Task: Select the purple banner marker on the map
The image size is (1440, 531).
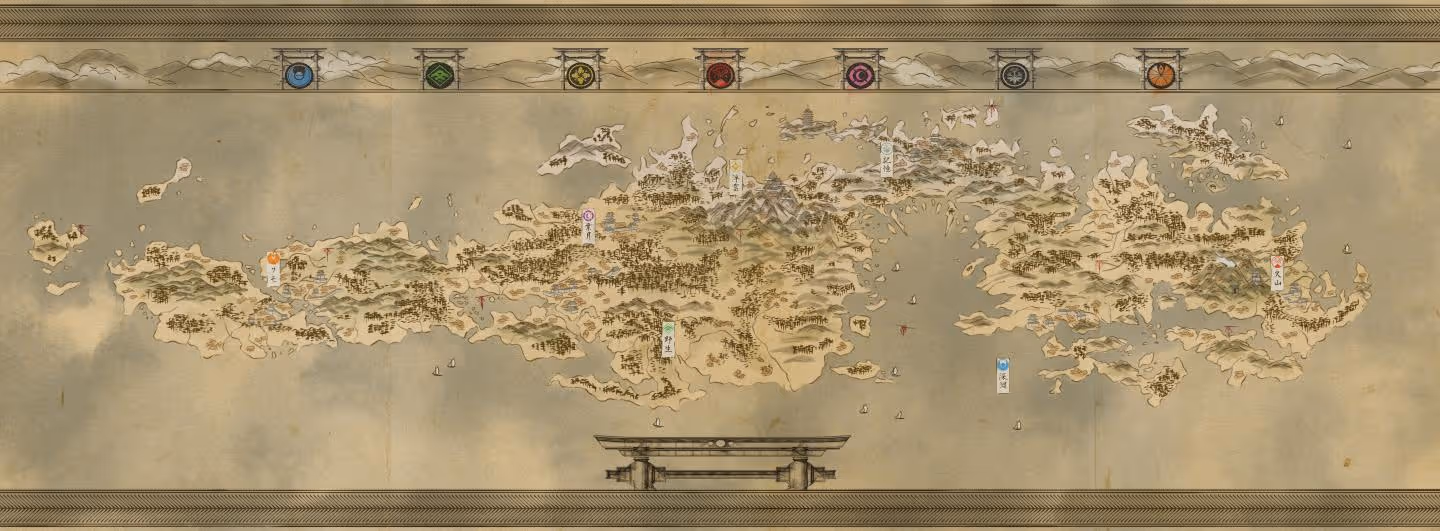Action: pyautogui.click(x=588, y=226)
